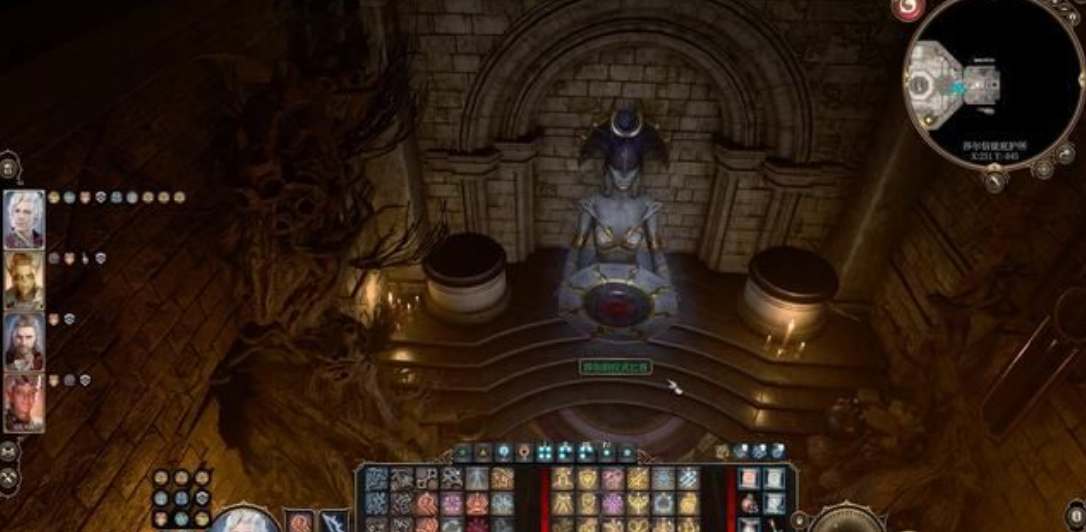Click the interaction tooltip label below the statue
1086x532 pixels.
pos(617,368)
